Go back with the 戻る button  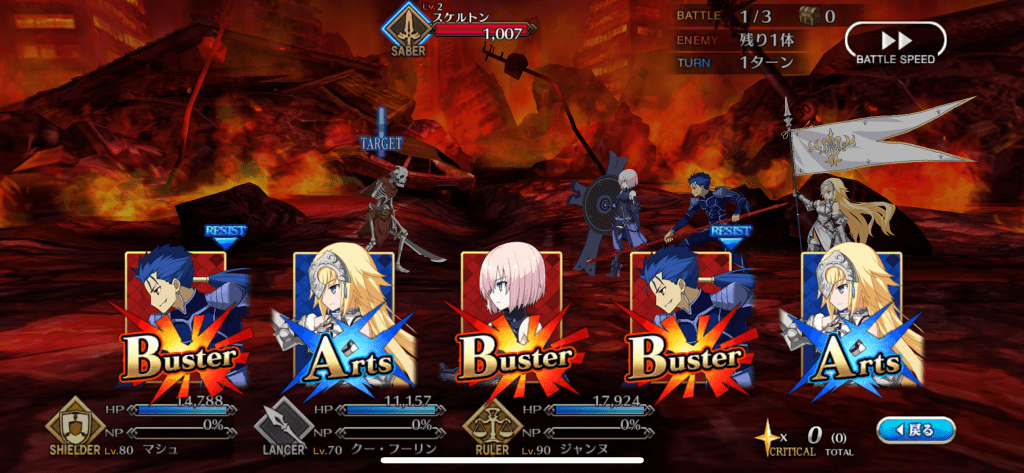pos(915,430)
